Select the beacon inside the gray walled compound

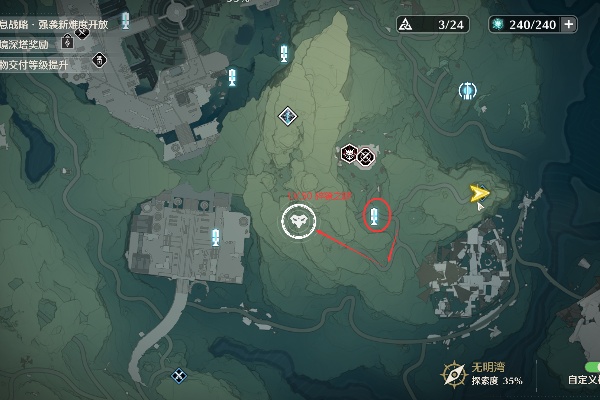[x=216, y=237]
